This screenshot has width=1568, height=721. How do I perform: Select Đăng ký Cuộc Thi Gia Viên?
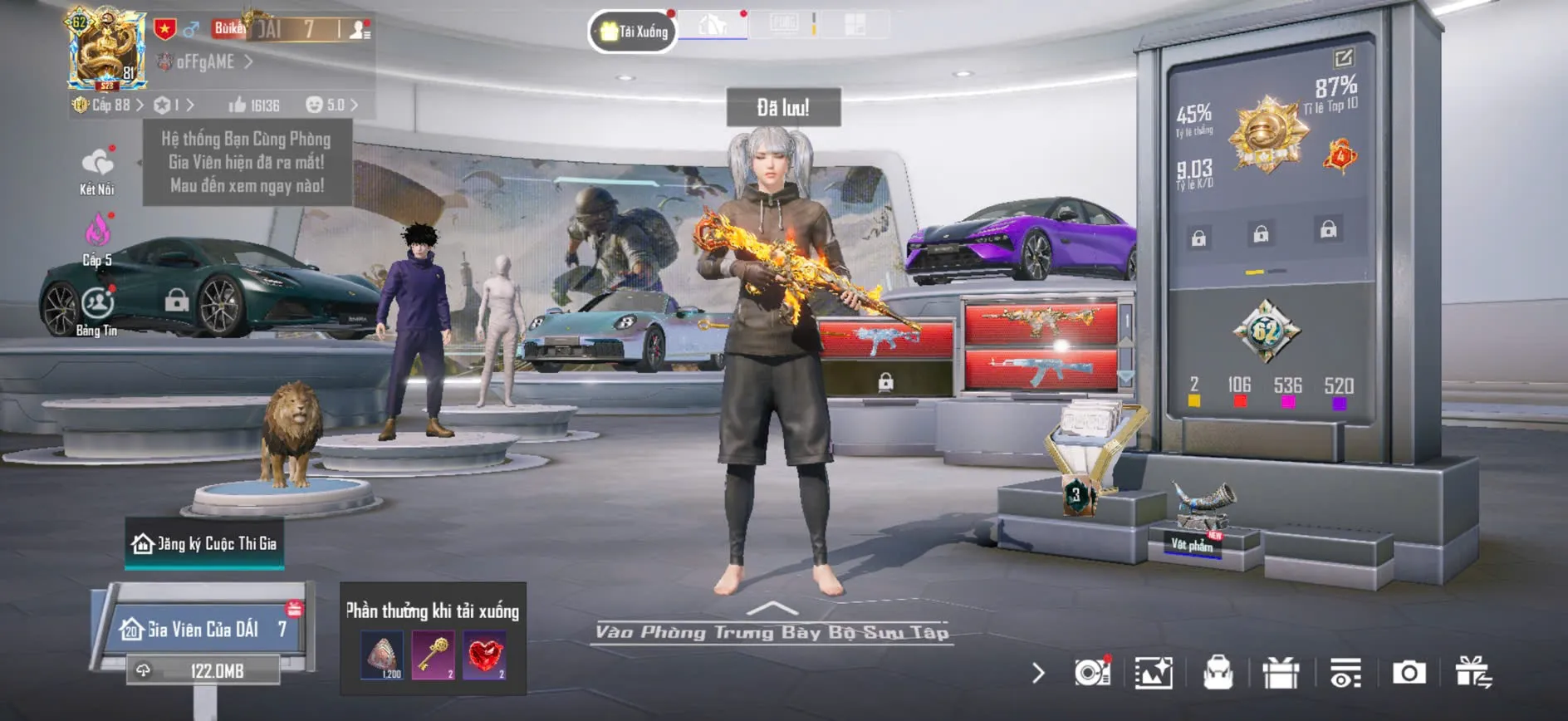tap(204, 544)
